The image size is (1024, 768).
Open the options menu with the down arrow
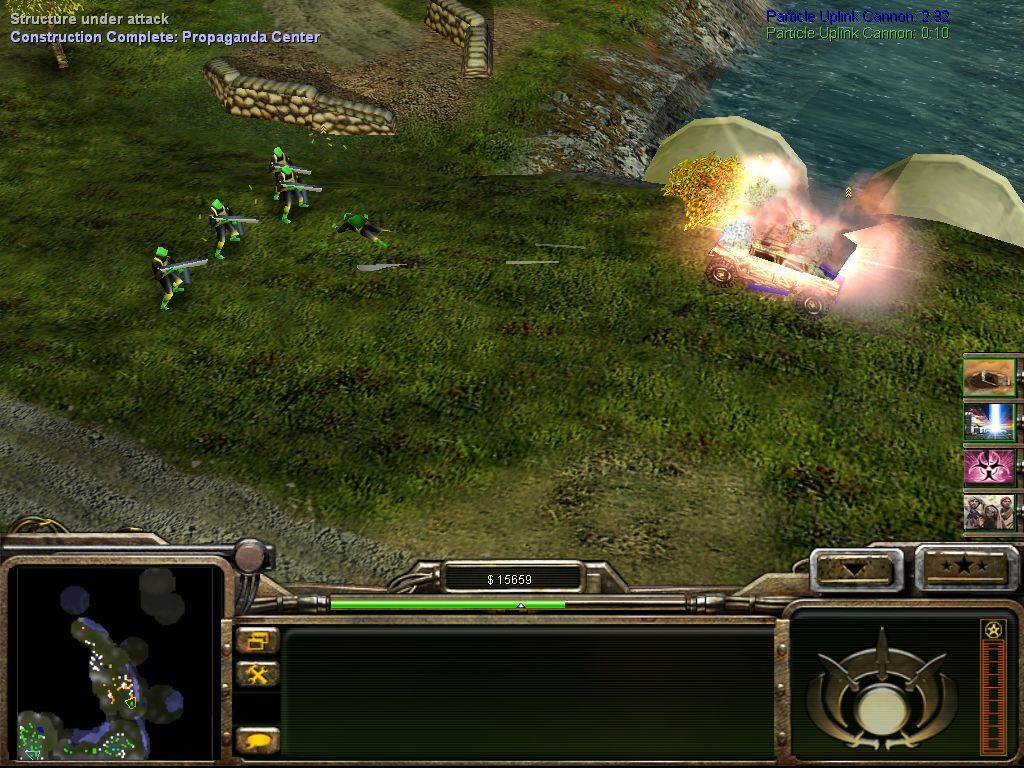(x=855, y=569)
